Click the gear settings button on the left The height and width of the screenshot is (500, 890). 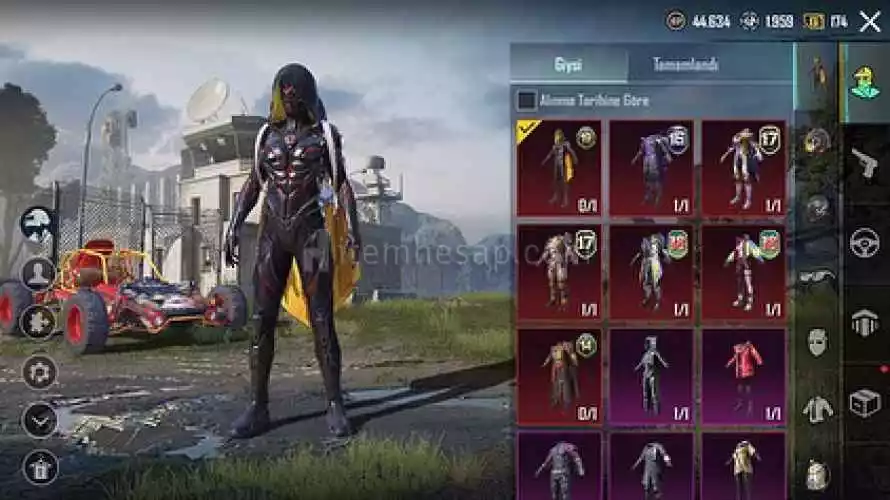coord(40,372)
